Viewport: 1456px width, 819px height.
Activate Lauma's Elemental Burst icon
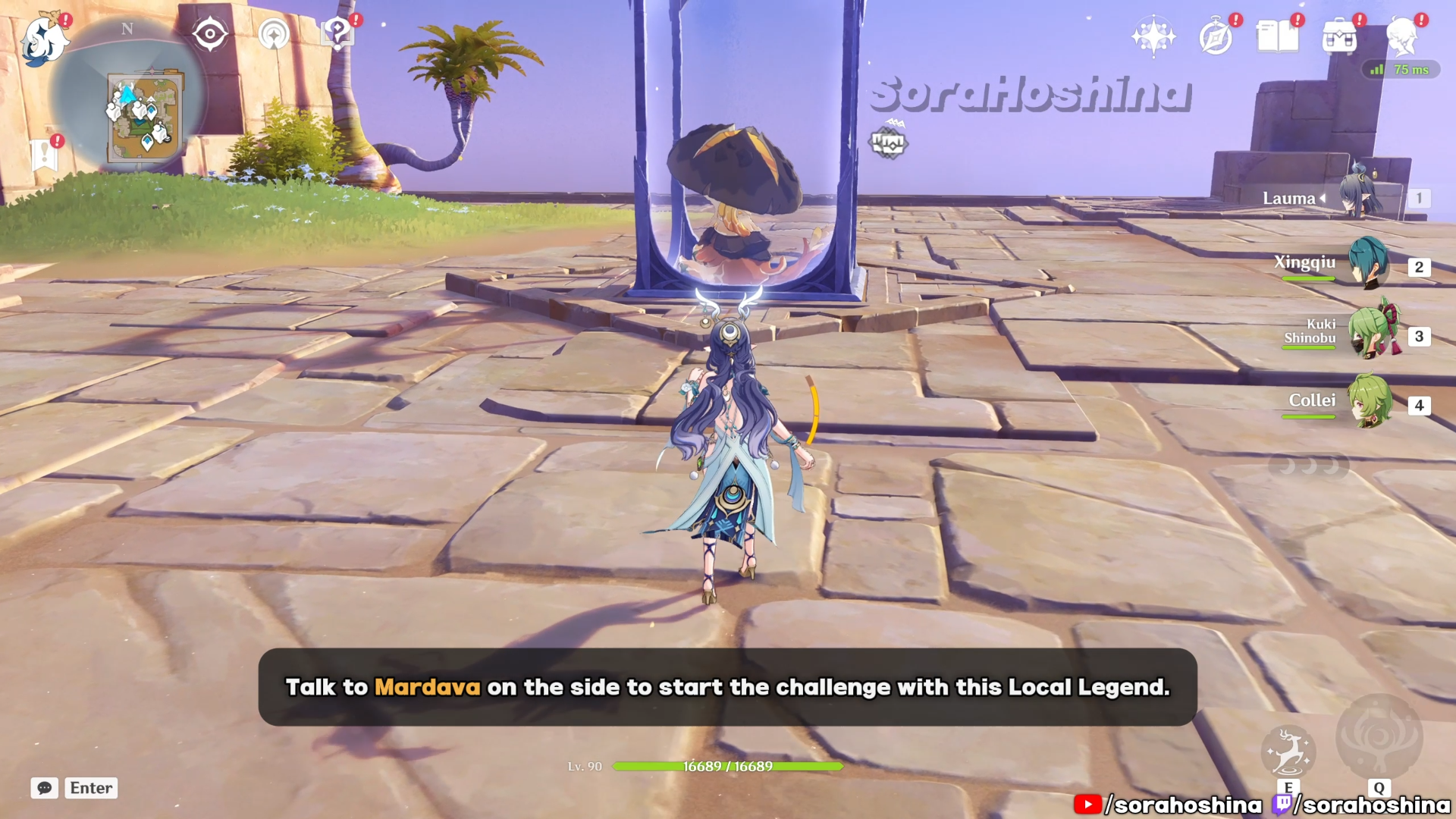1379,737
